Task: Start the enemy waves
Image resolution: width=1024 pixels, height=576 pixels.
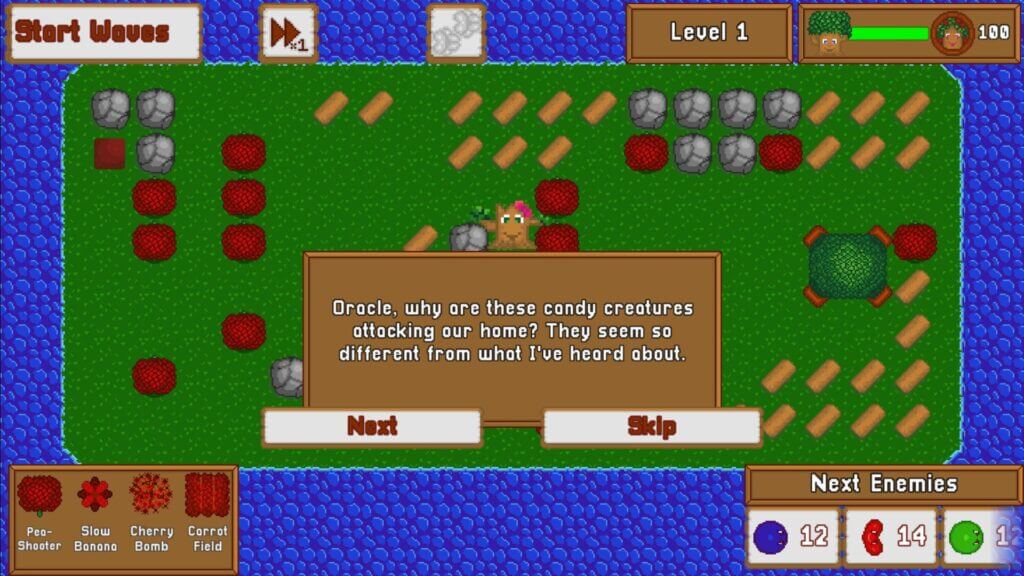Action: (104, 32)
